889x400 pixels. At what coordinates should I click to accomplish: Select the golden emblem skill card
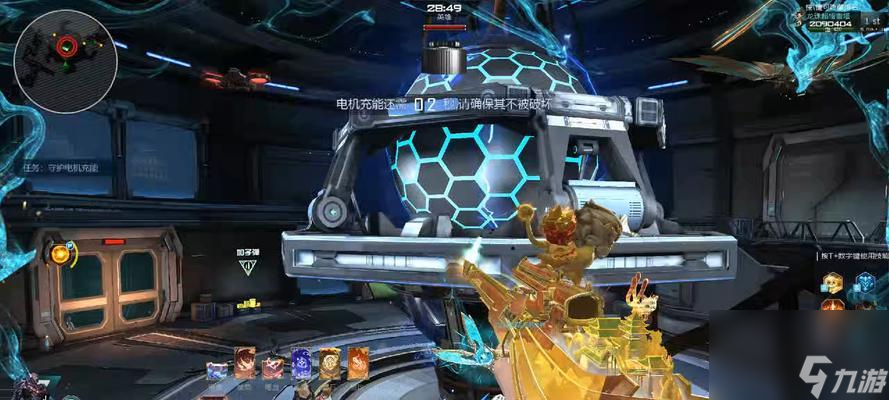tap(329, 363)
